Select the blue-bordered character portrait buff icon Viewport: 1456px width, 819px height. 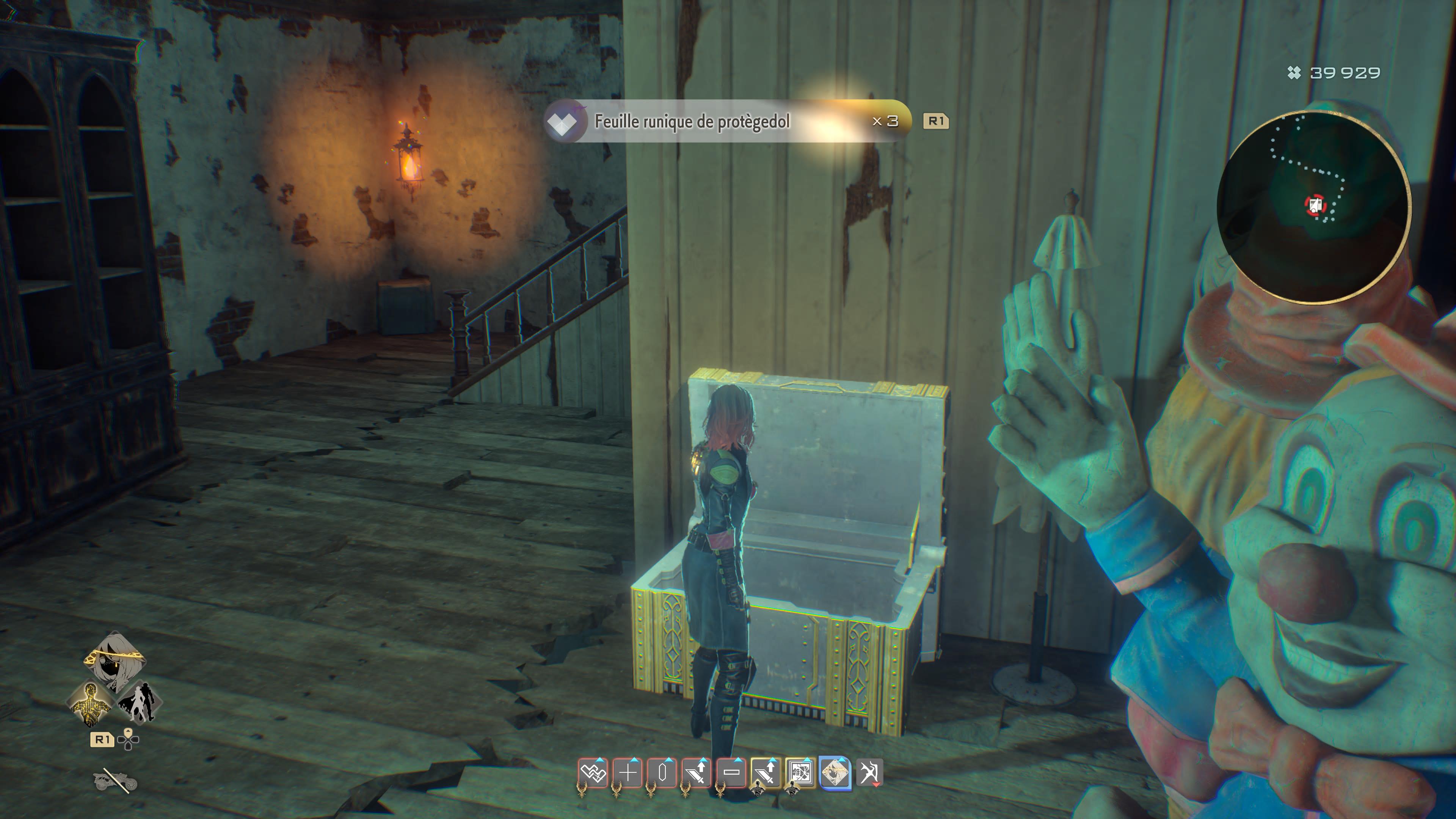point(835,773)
